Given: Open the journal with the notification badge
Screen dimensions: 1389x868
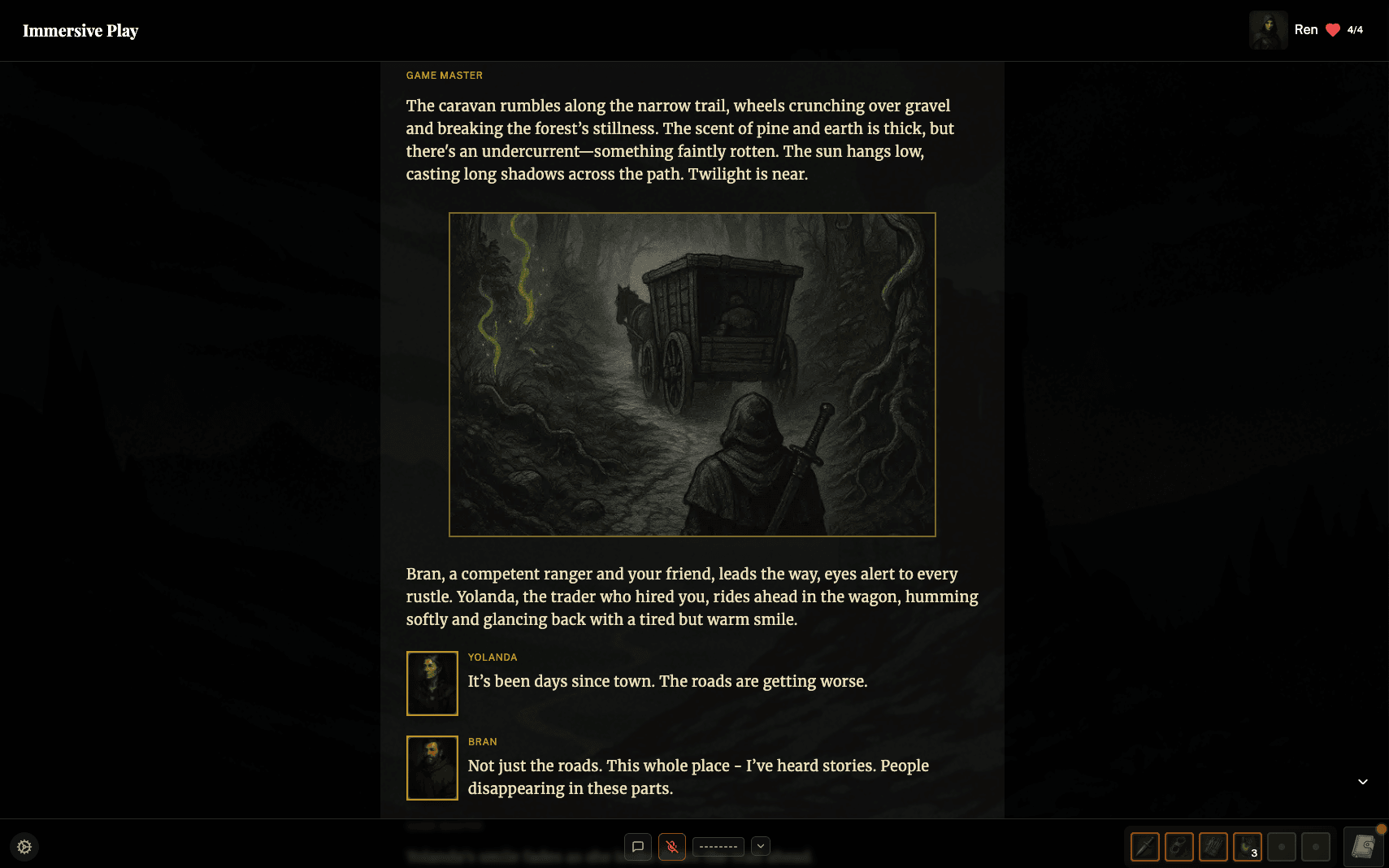Looking at the screenshot, I should coord(1364,847).
